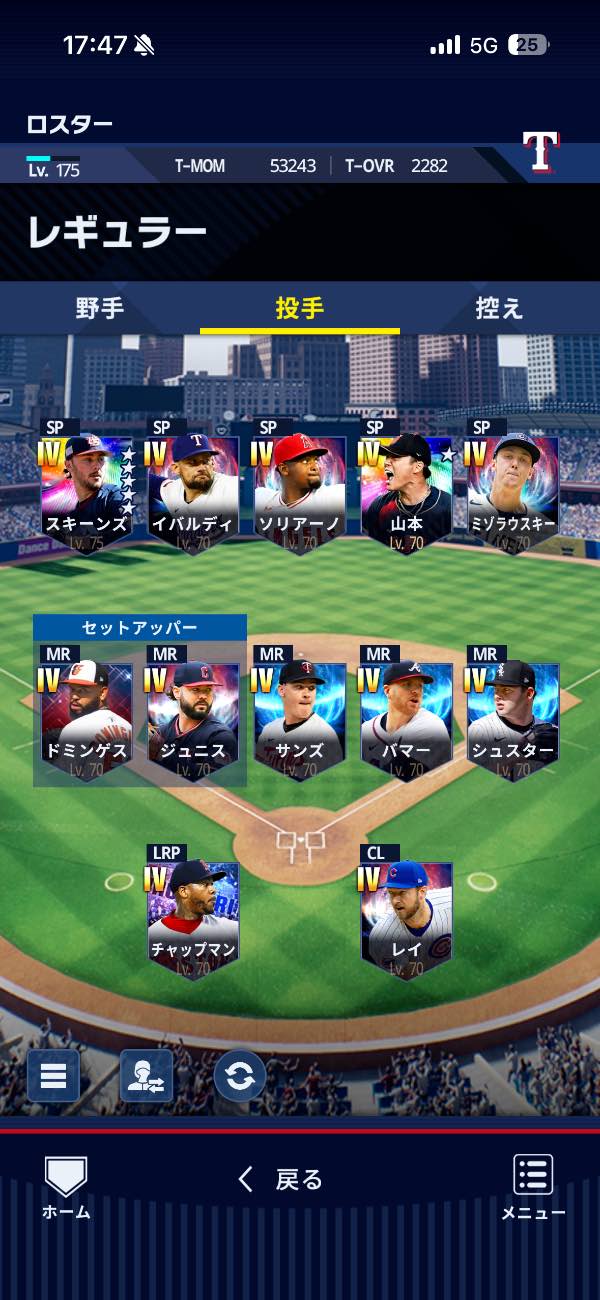600x1300 pixels.
Task: Tap the circular refresh arrows button
Action: point(240,1076)
